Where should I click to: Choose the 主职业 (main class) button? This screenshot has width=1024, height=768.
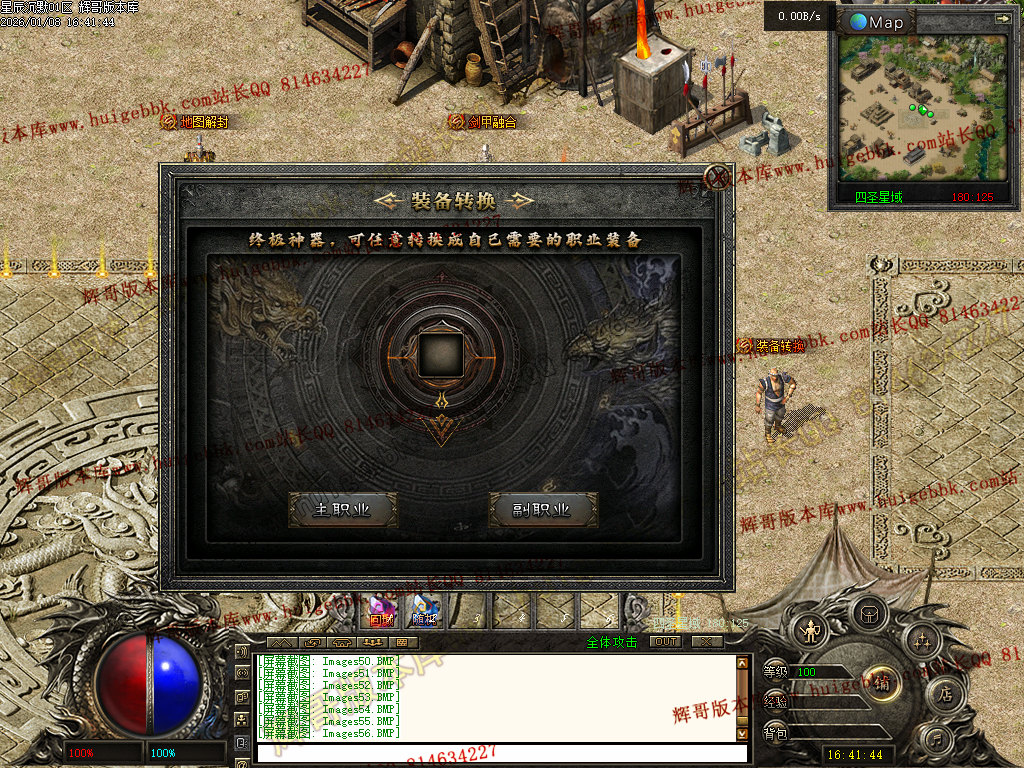pos(342,509)
